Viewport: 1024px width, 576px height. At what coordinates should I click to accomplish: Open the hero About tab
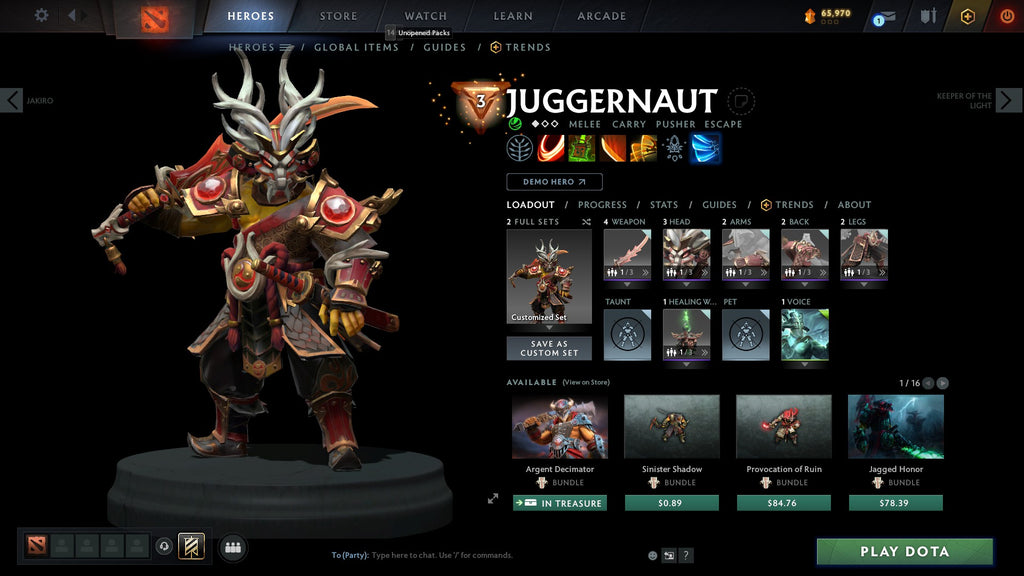(854, 205)
